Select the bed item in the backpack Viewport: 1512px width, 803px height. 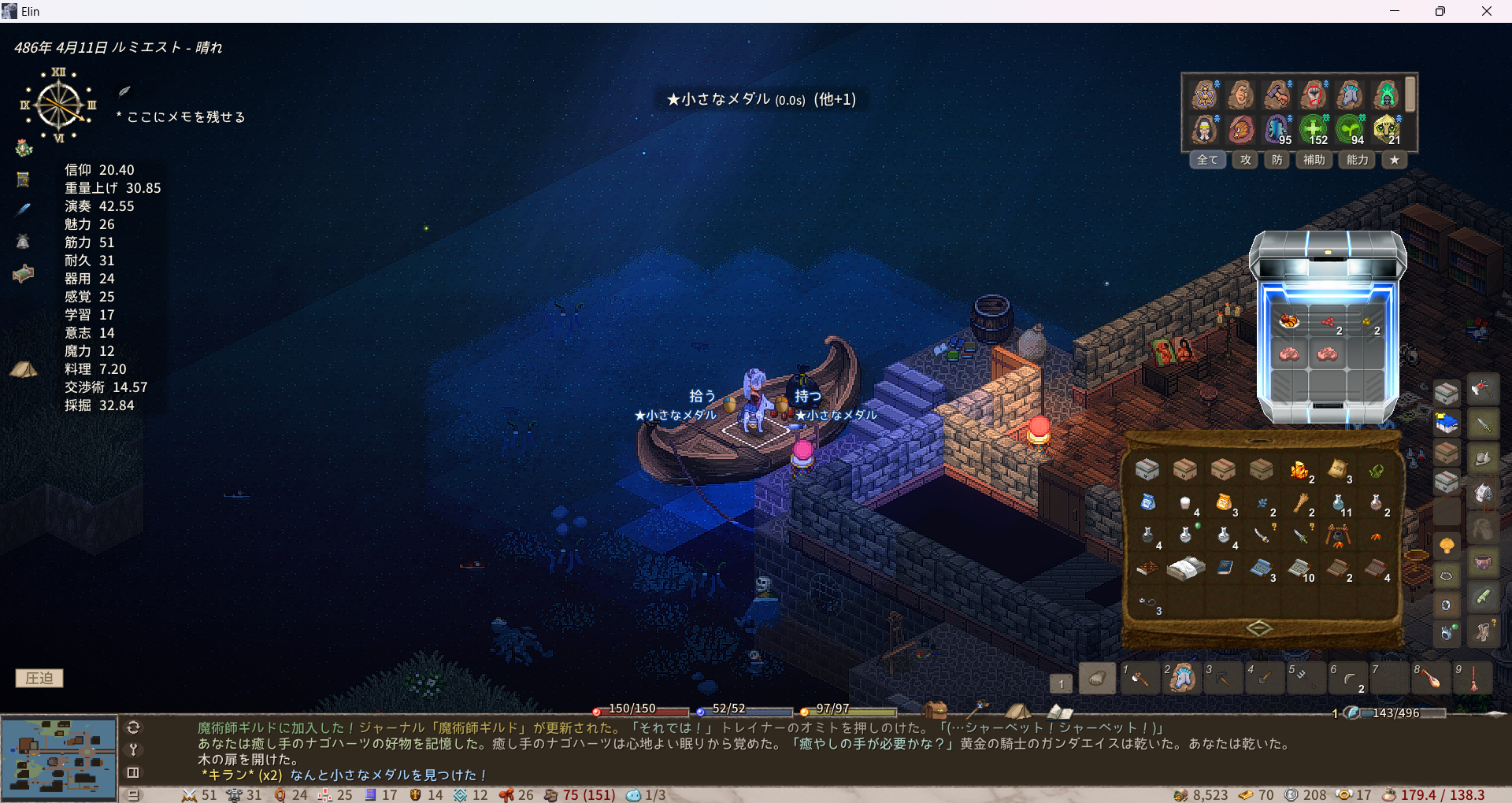[x=1185, y=568]
